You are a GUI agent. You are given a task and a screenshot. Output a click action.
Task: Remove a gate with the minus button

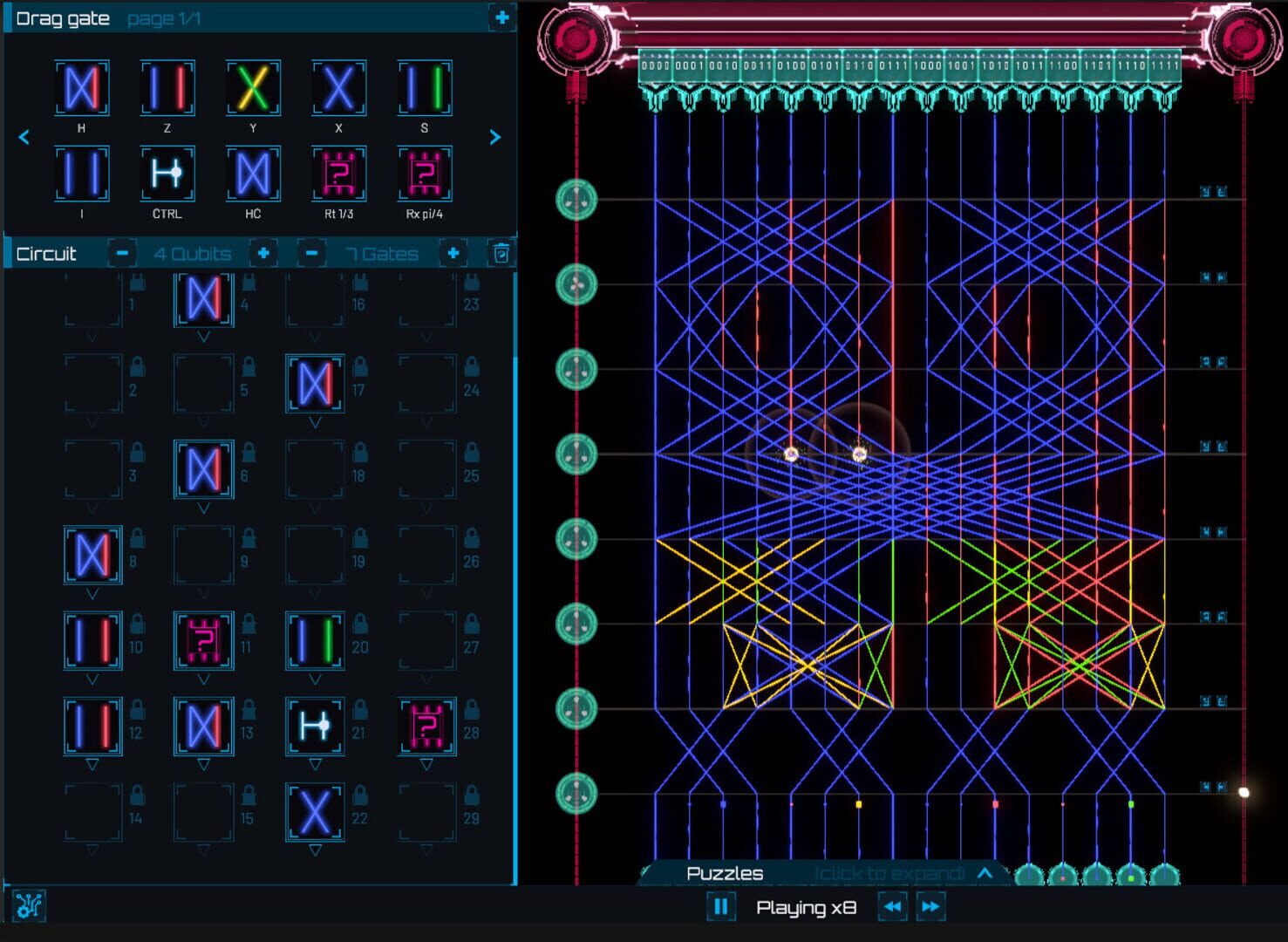[310, 253]
